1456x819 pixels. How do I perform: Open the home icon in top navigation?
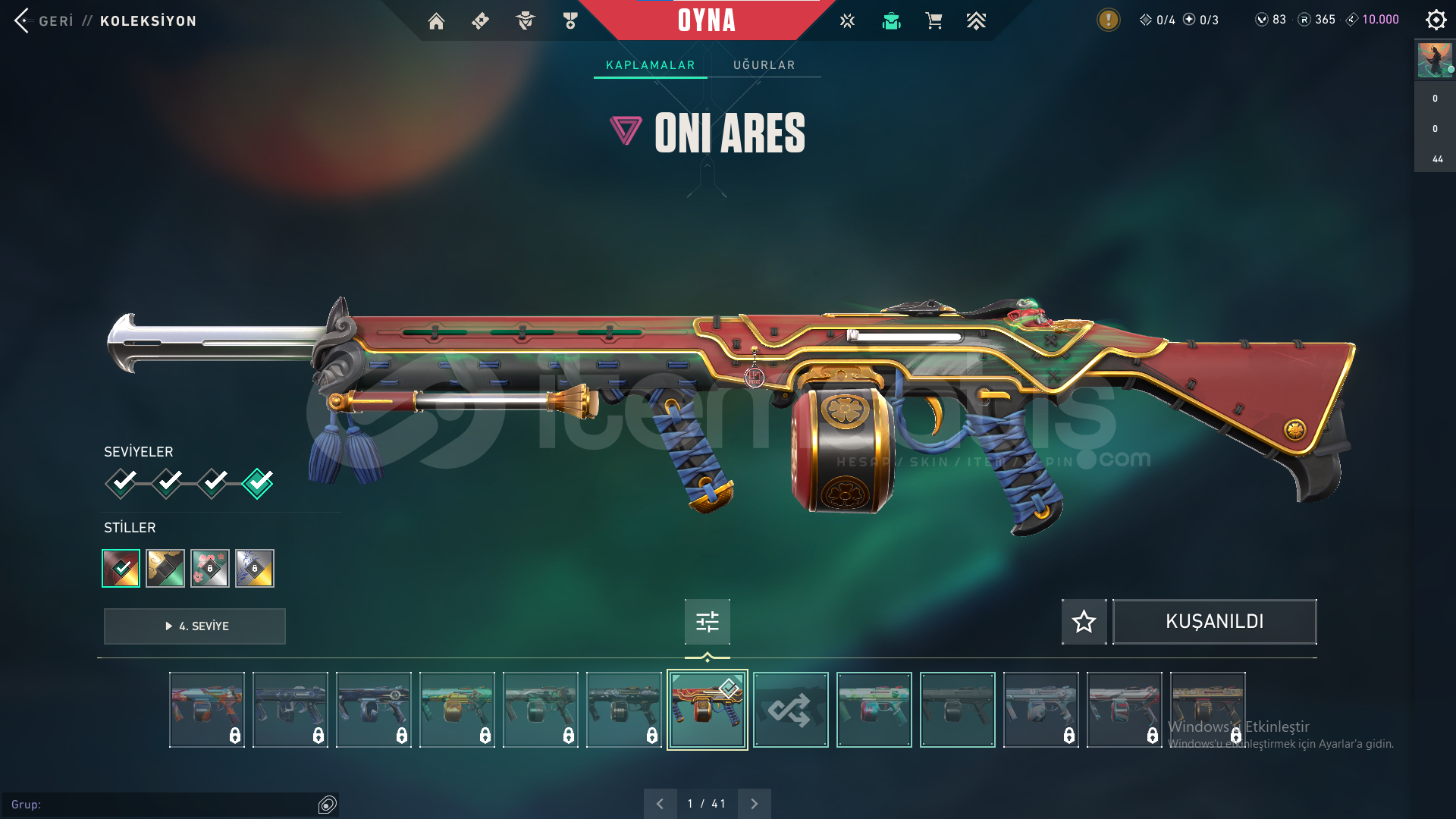[x=436, y=21]
